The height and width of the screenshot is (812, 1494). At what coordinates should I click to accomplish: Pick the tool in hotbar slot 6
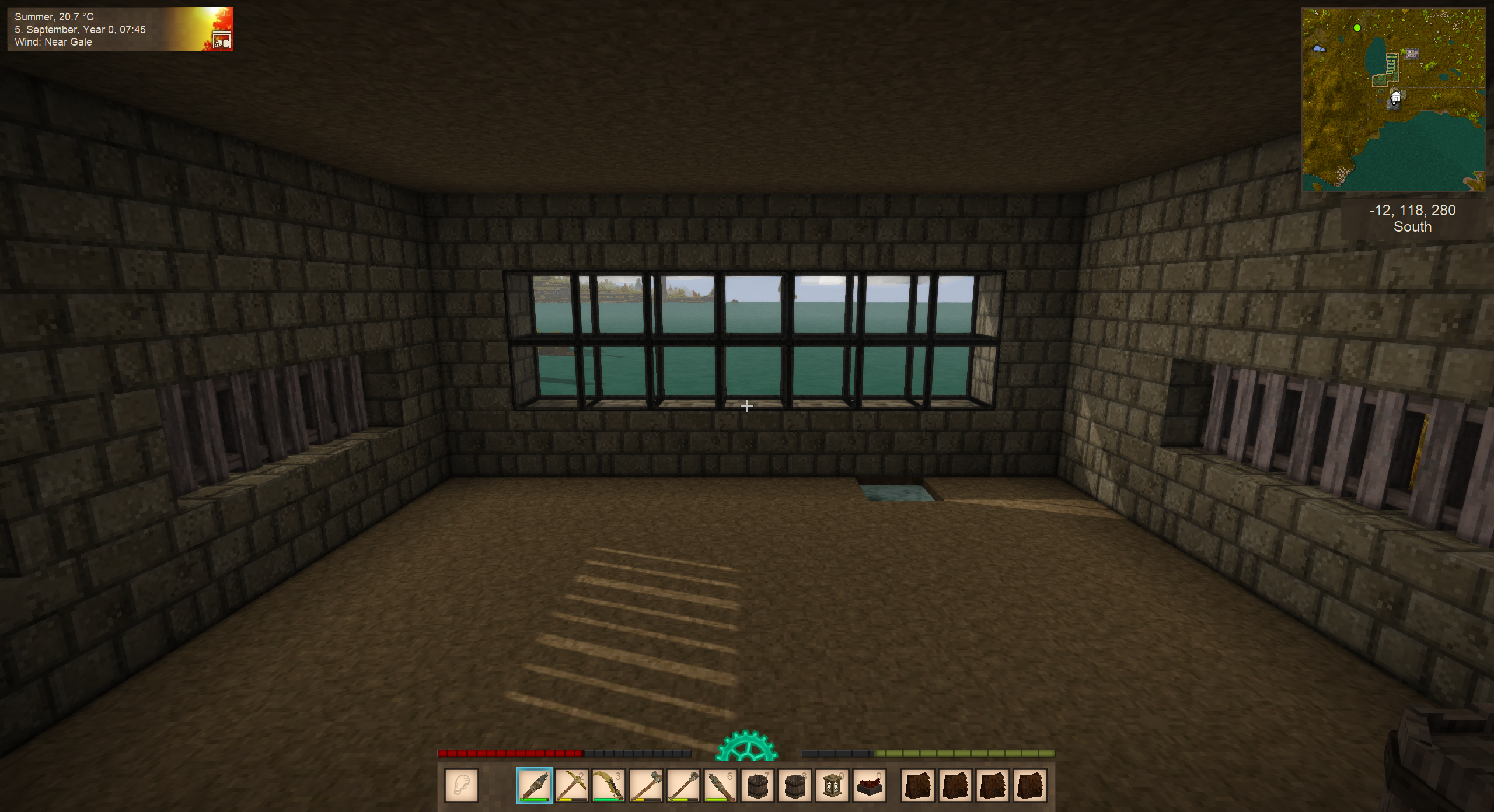[x=721, y=785]
